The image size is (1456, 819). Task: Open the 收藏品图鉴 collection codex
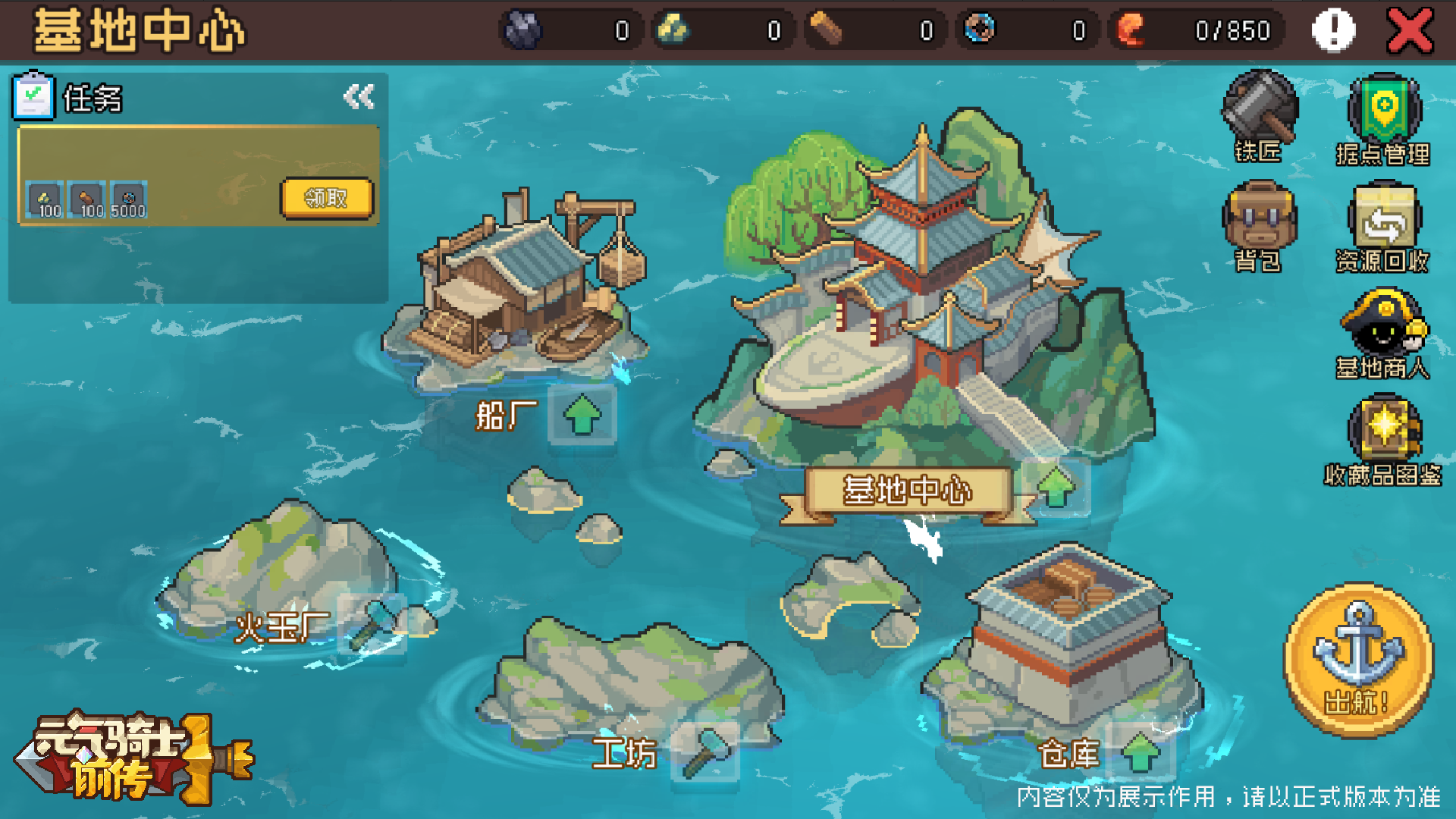coord(1383,438)
